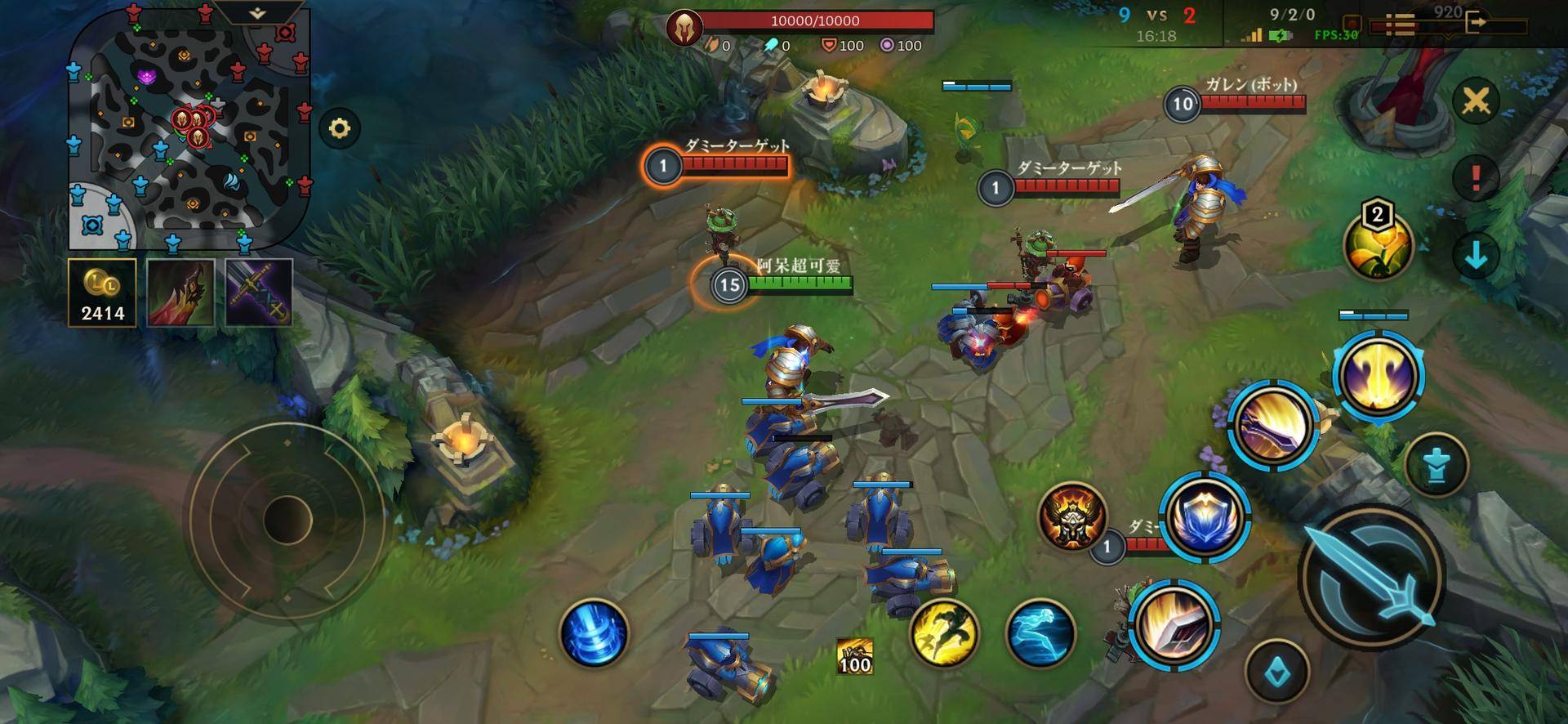The image size is (1568, 724).
Task: Open settings via the gear icon
Action: (x=339, y=128)
